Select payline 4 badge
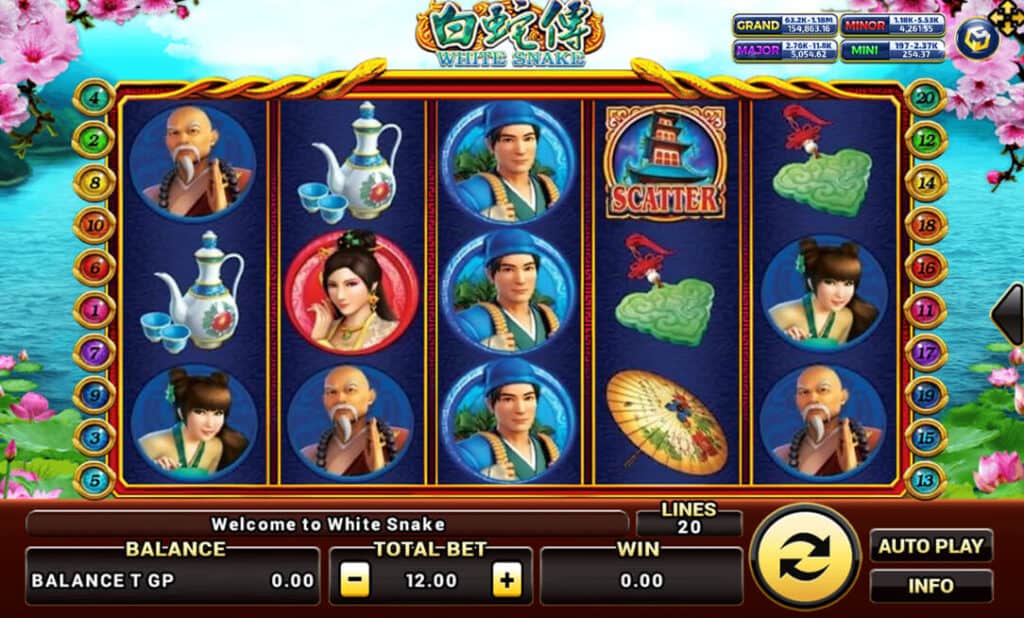The image size is (1024, 618). coord(94,97)
